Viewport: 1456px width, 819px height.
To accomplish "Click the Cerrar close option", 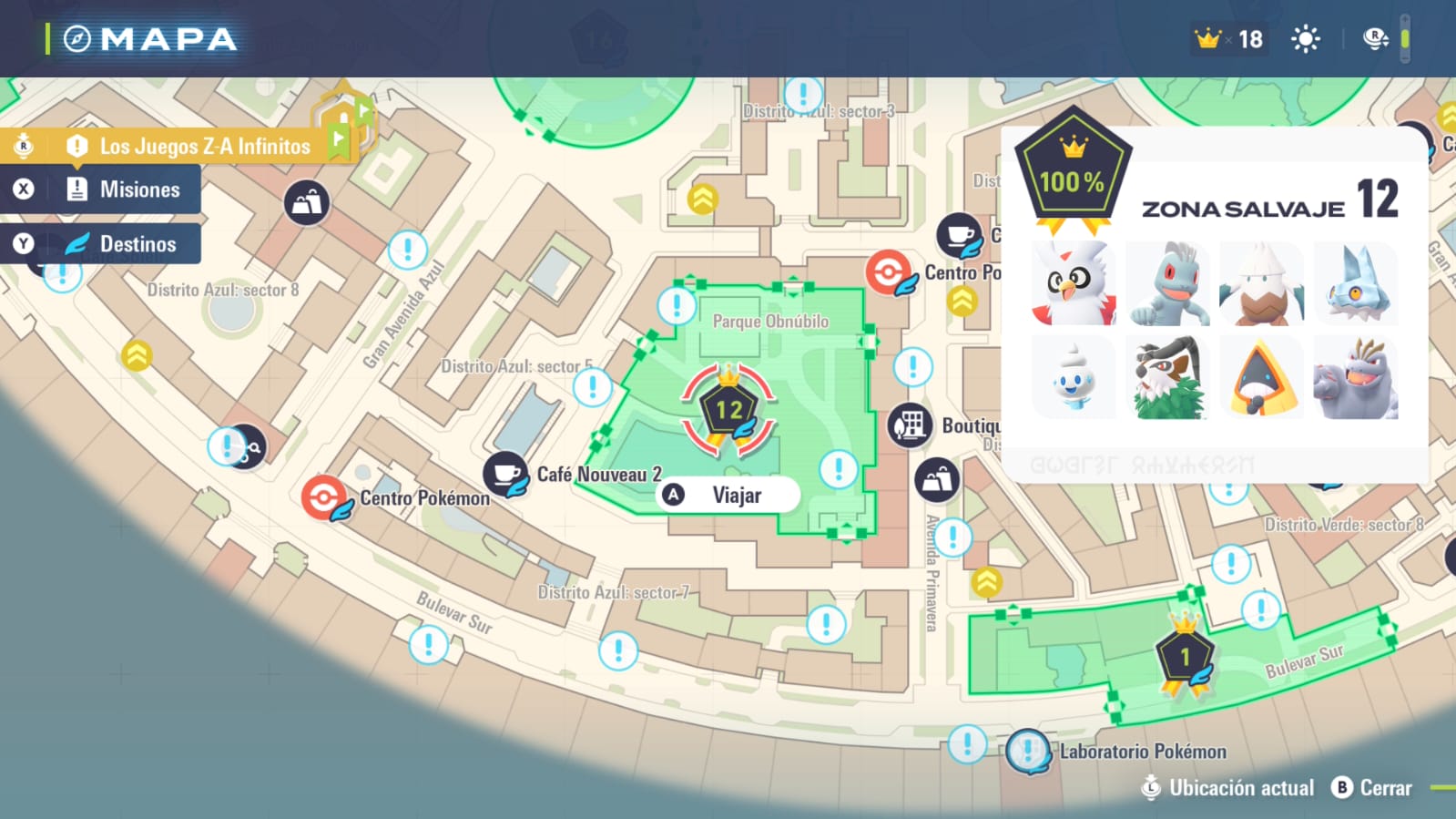I will 1372,788.
